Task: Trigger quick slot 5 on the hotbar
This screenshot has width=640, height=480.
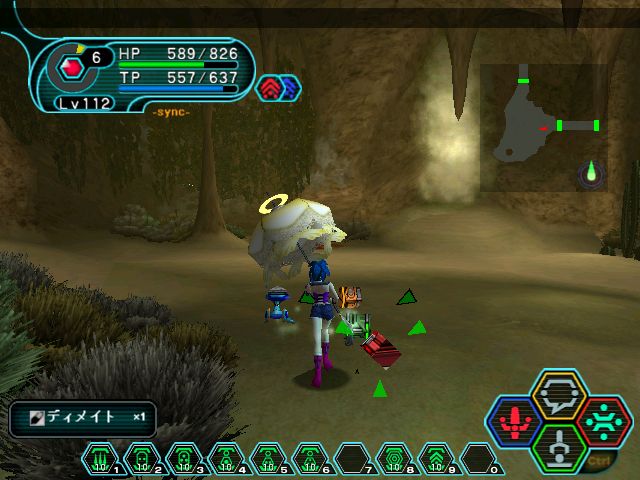Action: pyautogui.click(x=269, y=458)
